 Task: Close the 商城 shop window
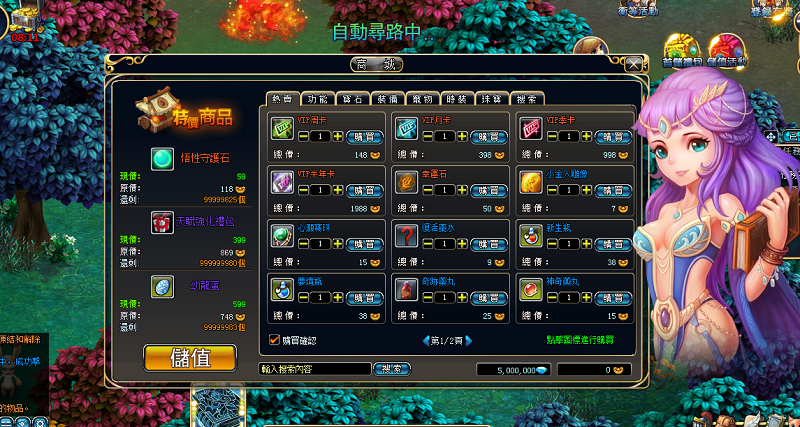634,64
